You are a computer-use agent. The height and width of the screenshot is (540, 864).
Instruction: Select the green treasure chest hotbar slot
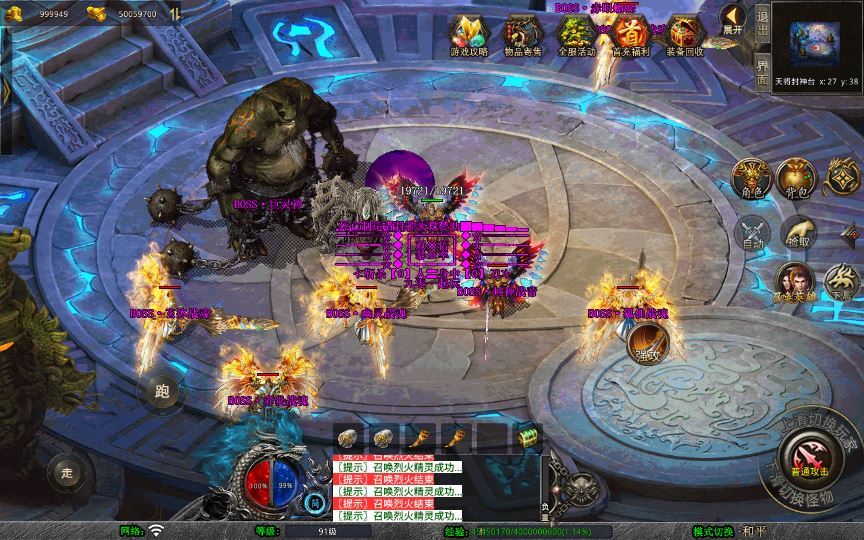tap(526, 436)
